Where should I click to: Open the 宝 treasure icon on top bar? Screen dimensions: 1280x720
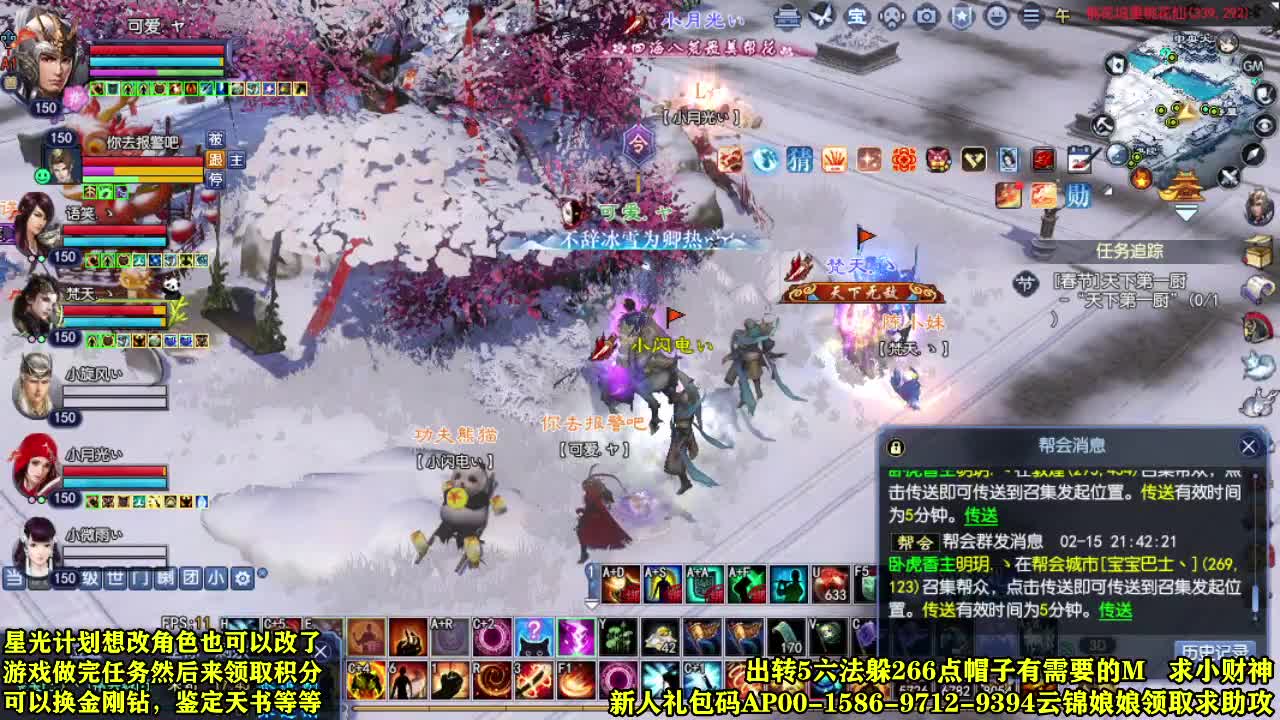point(858,17)
